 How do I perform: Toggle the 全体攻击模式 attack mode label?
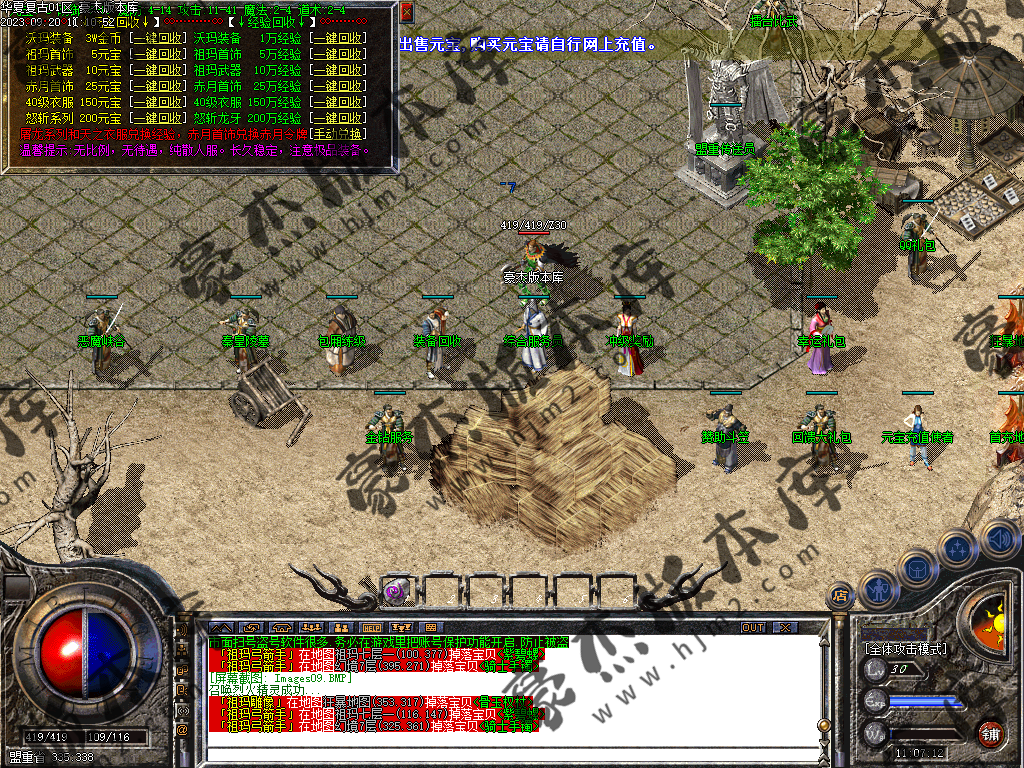(904, 649)
